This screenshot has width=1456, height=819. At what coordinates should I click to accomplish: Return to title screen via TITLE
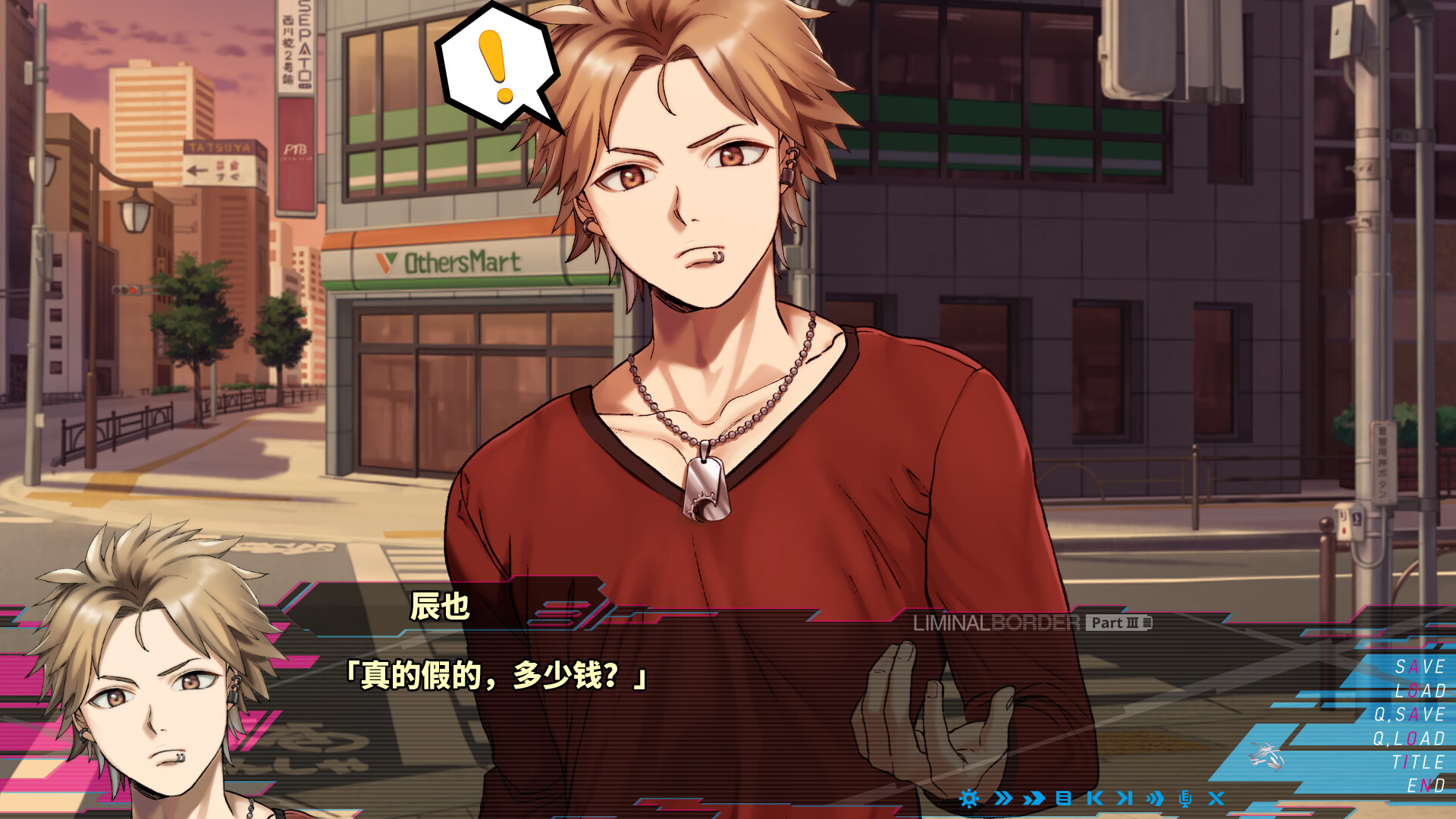(1419, 762)
